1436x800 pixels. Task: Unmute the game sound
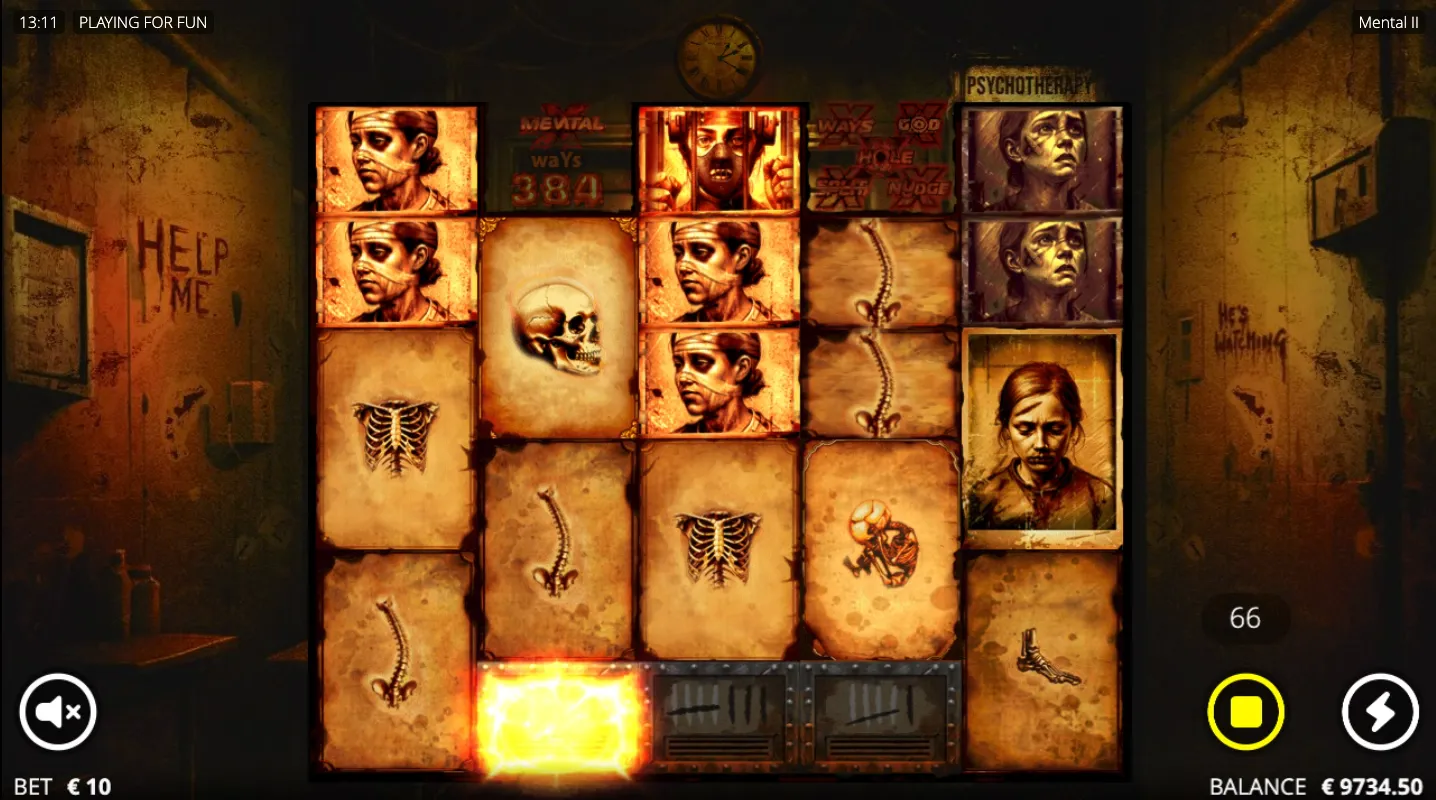(x=57, y=711)
